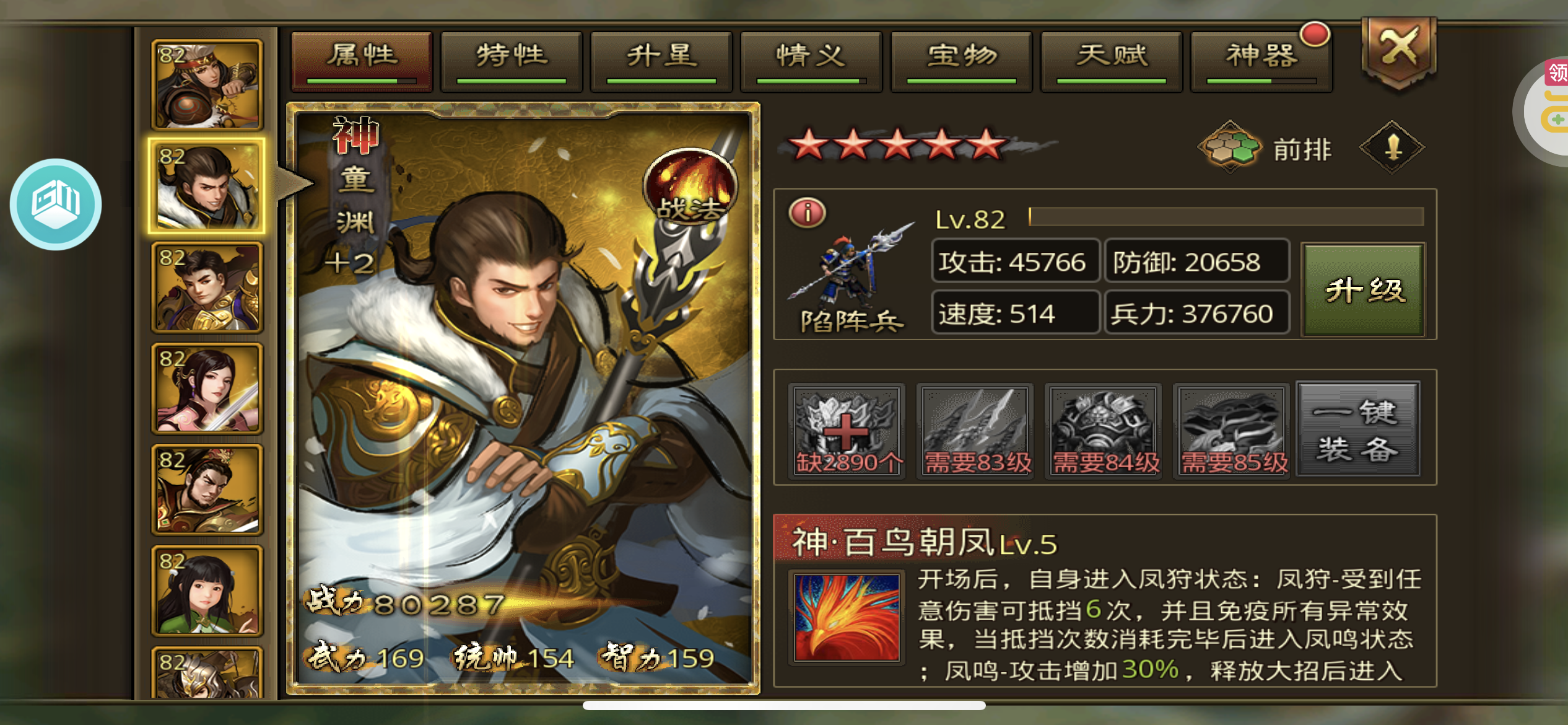Select the female hero with sword portrait
Image resolution: width=1568 pixels, height=725 pixels.
pos(207,389)
